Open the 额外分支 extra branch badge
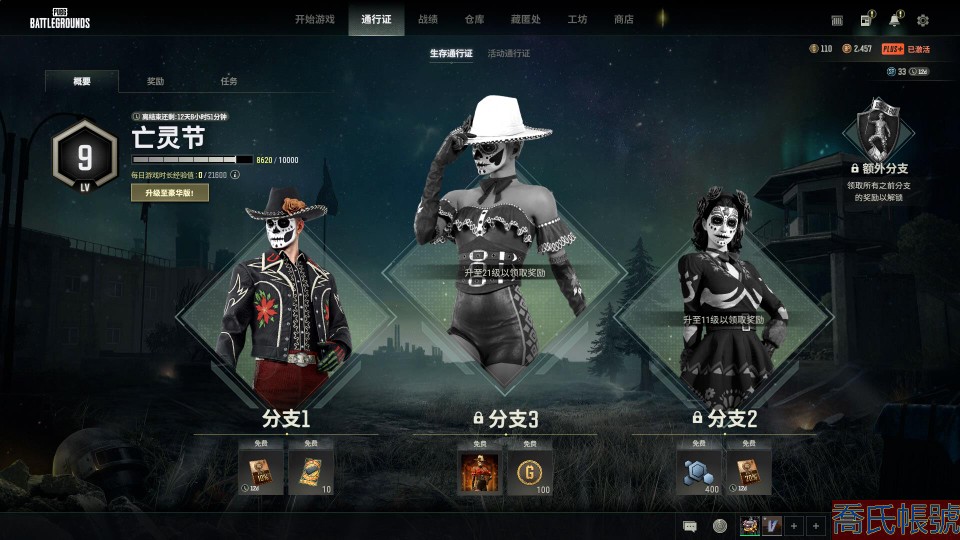Viewport: 960px width, 540px height. (x=879, y=130)
